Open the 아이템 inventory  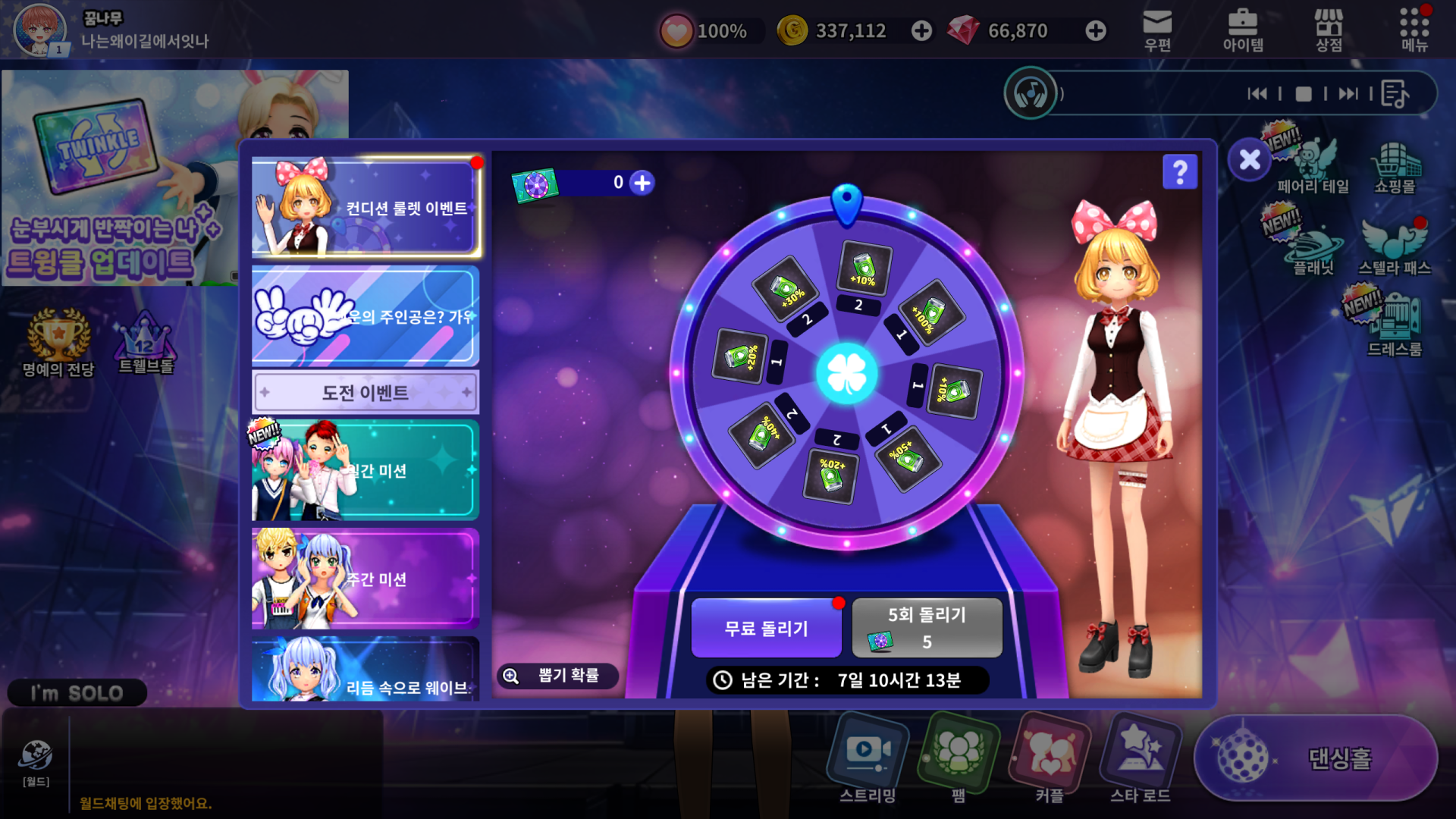tap(1243, 30)
